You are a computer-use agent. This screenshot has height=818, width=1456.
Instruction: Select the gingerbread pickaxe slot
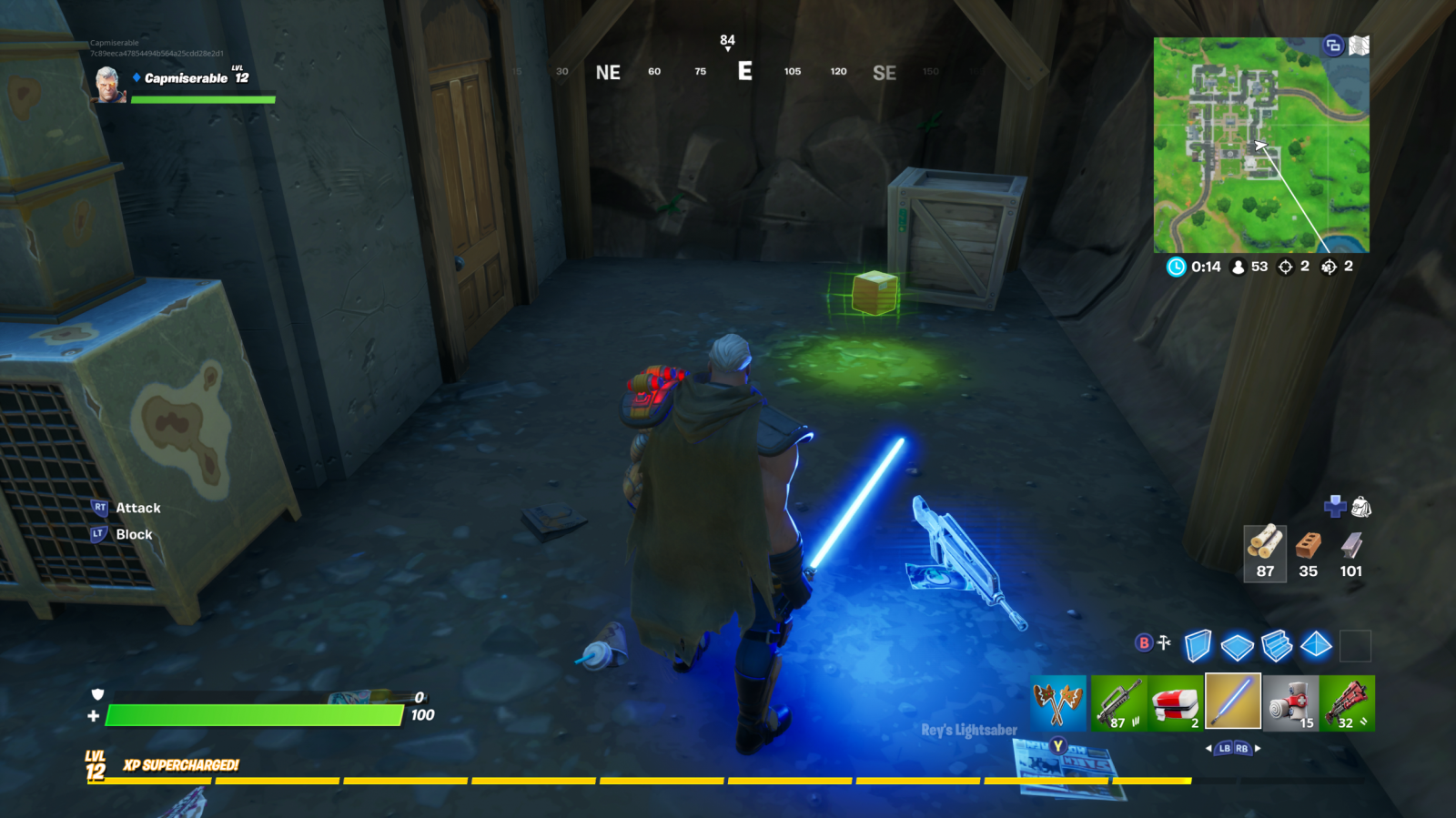coord(1058,702)
